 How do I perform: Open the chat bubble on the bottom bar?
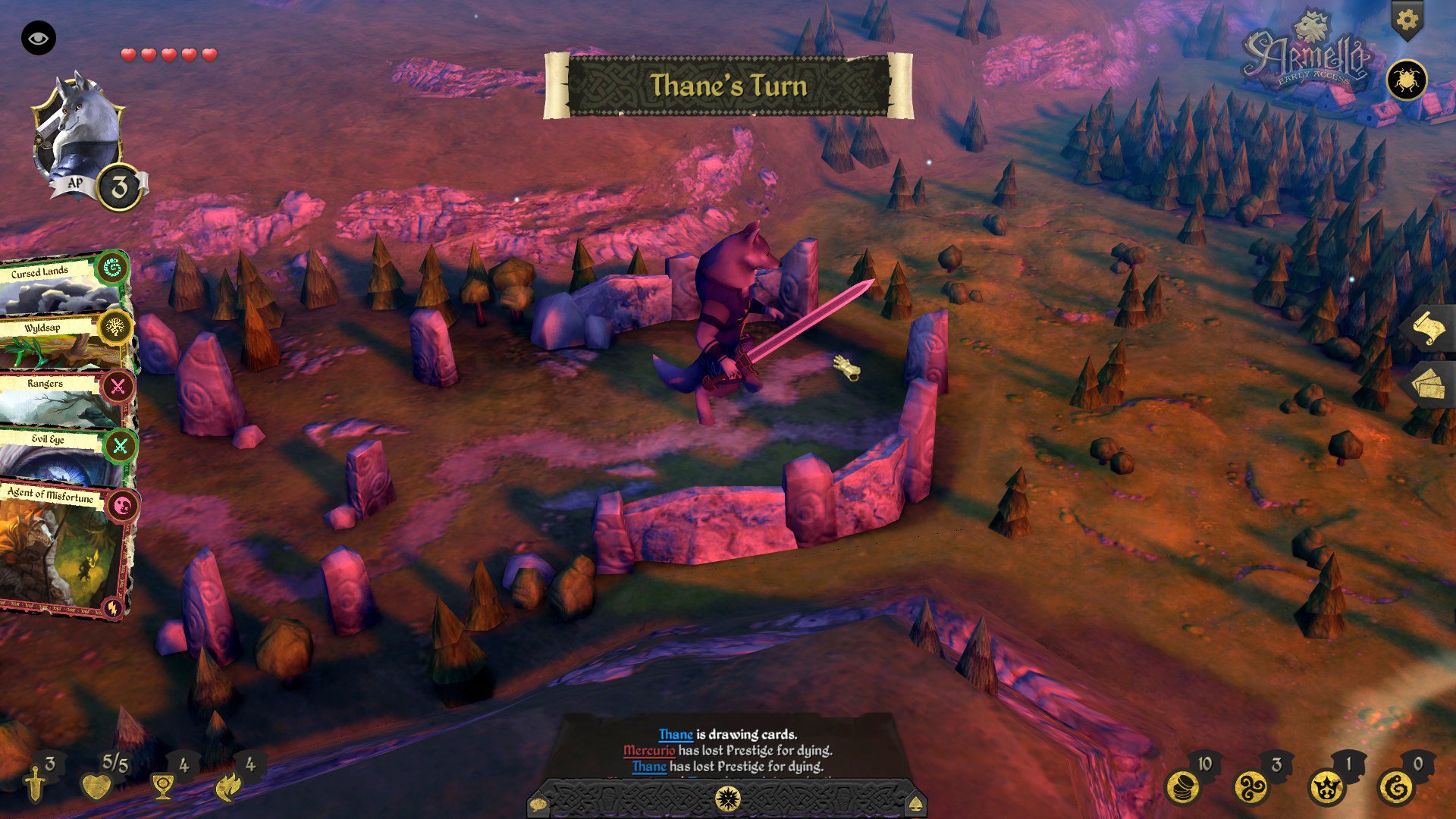(x=540, y=802)
